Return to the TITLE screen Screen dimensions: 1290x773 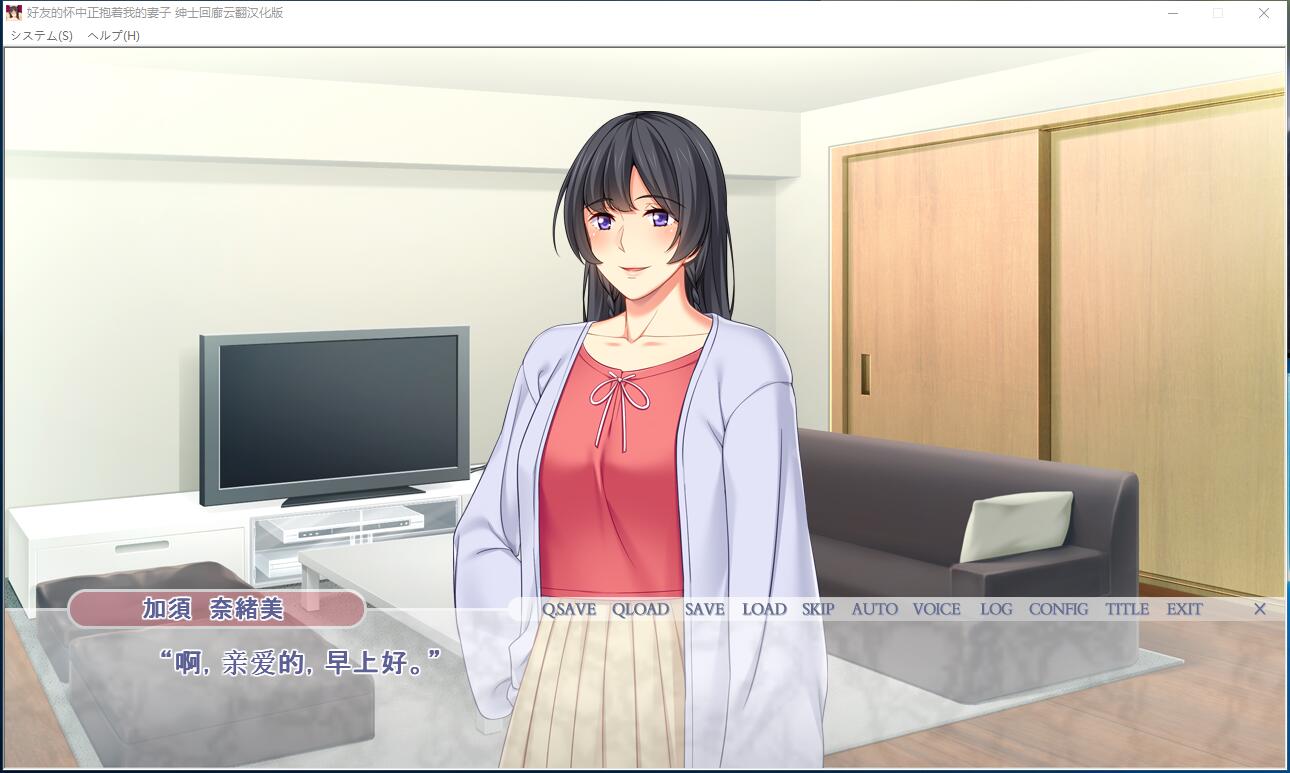(x=1127, y=609)
